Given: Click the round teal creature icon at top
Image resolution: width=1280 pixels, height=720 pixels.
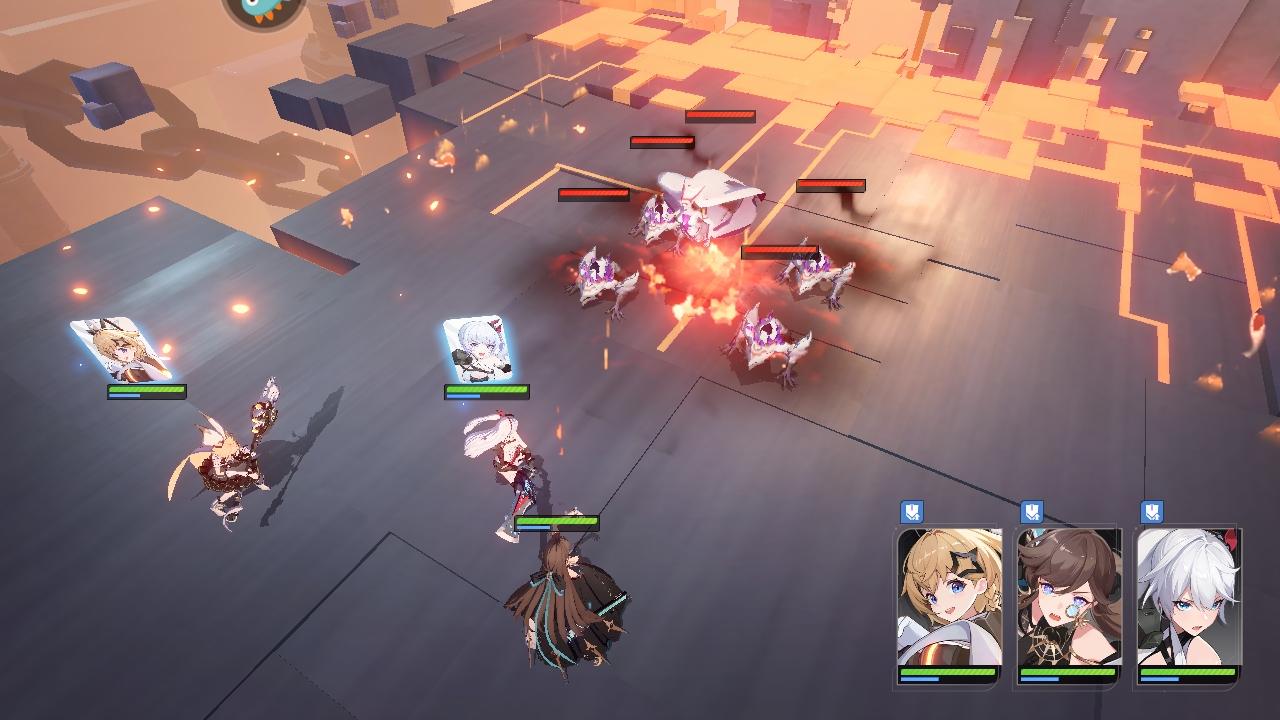Looking at the screenshot, I should (x=262, y=9).
